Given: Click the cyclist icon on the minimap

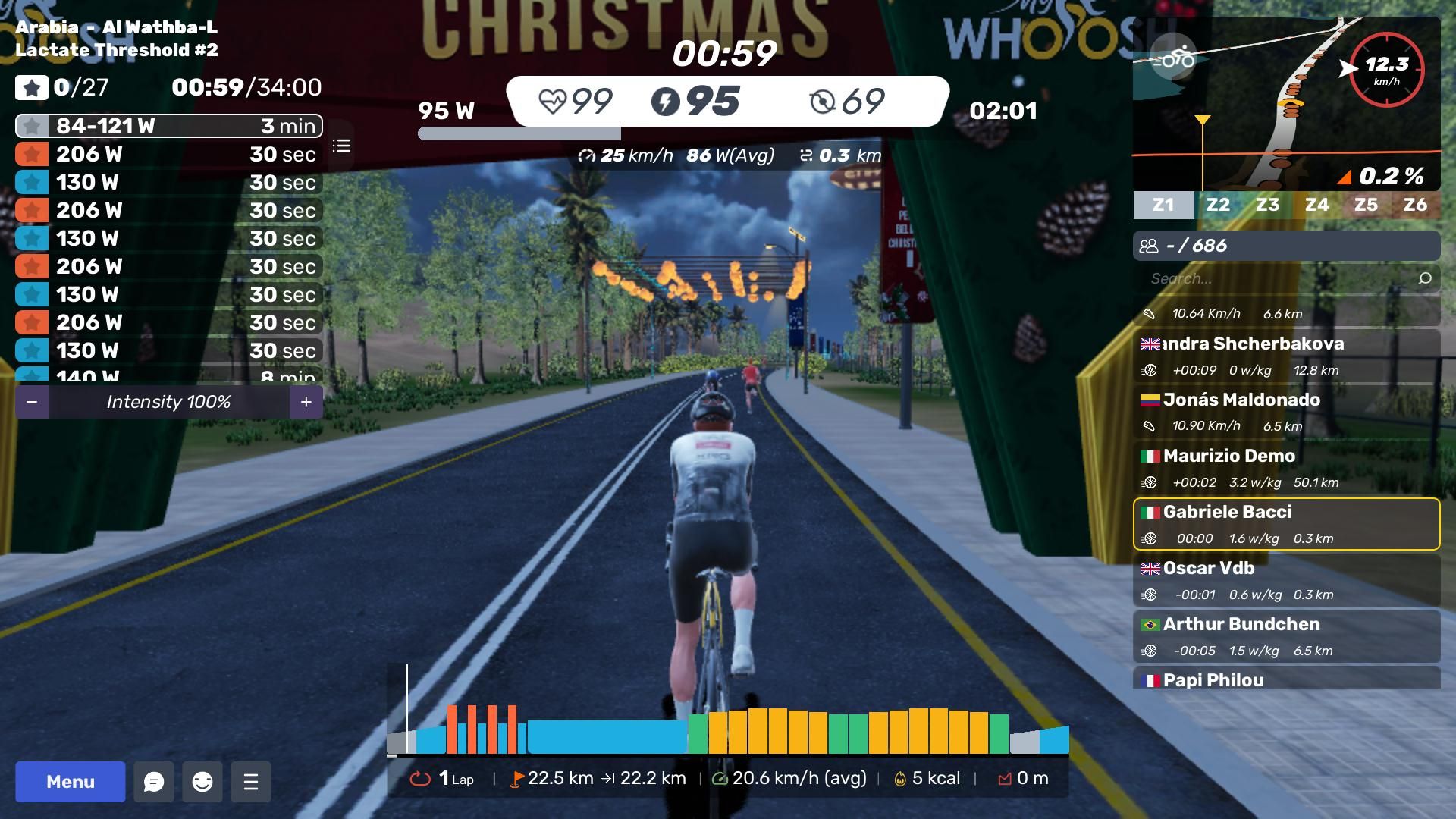Looking at the screenshot, I should tap(1172, 58).
